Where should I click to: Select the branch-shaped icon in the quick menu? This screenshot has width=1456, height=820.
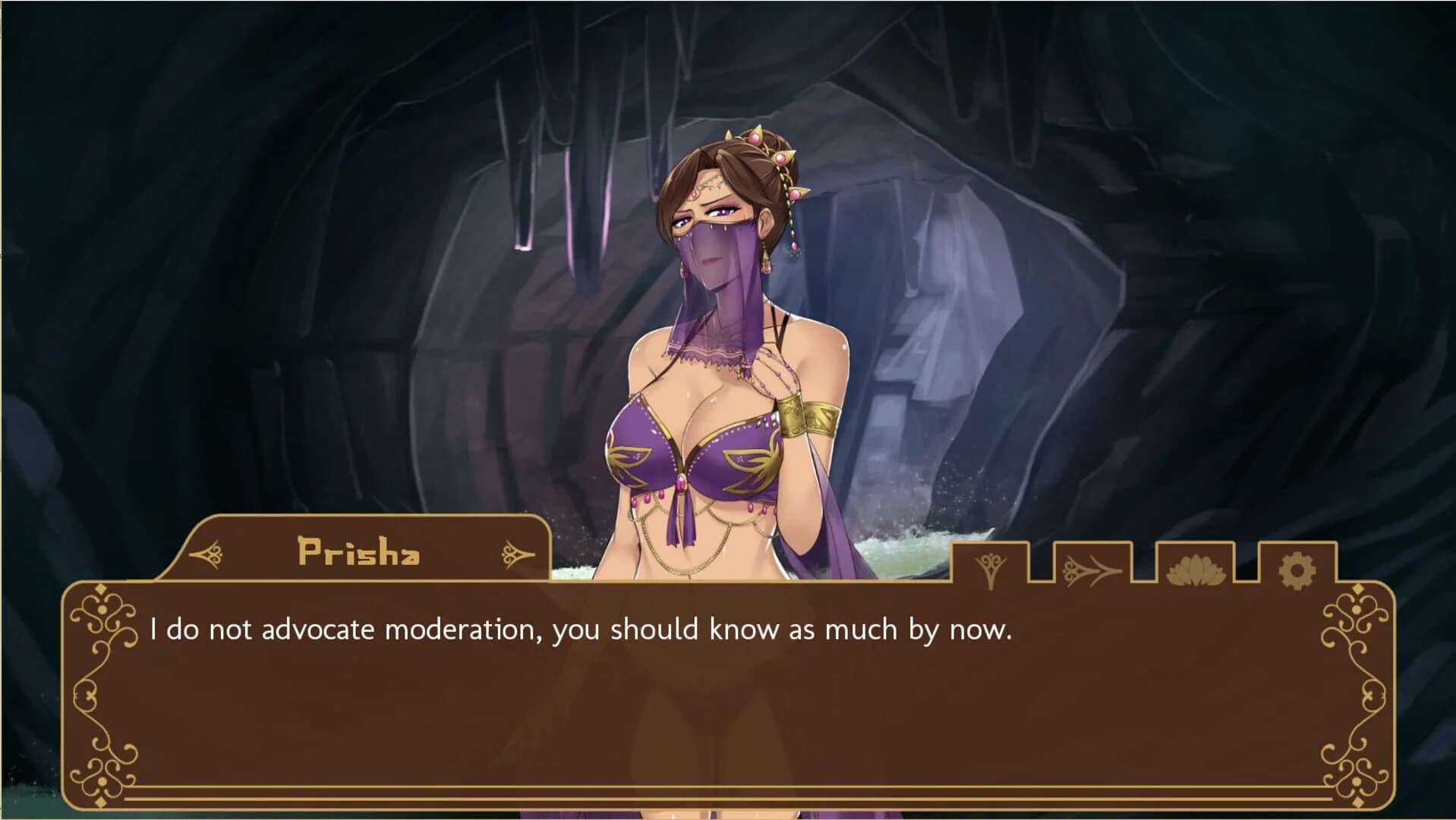tap(990, 569)
